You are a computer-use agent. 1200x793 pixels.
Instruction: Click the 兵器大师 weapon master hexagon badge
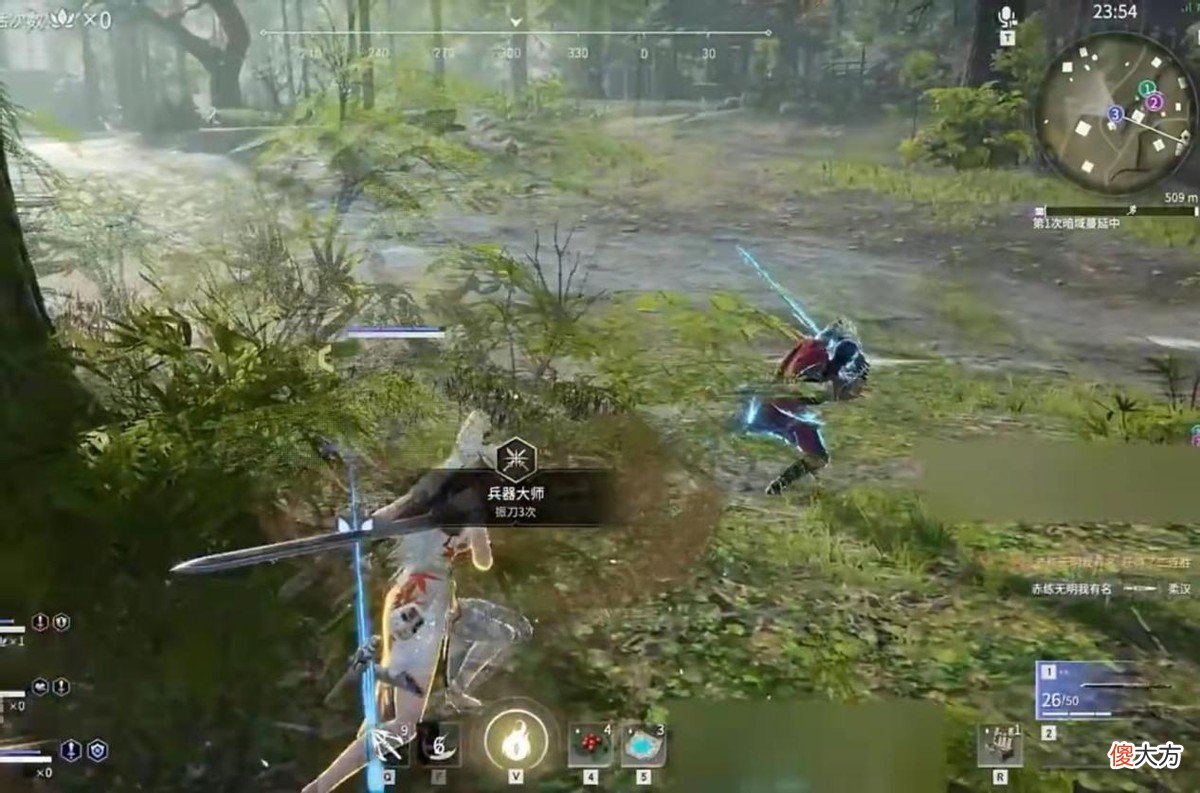click(516, 459)
